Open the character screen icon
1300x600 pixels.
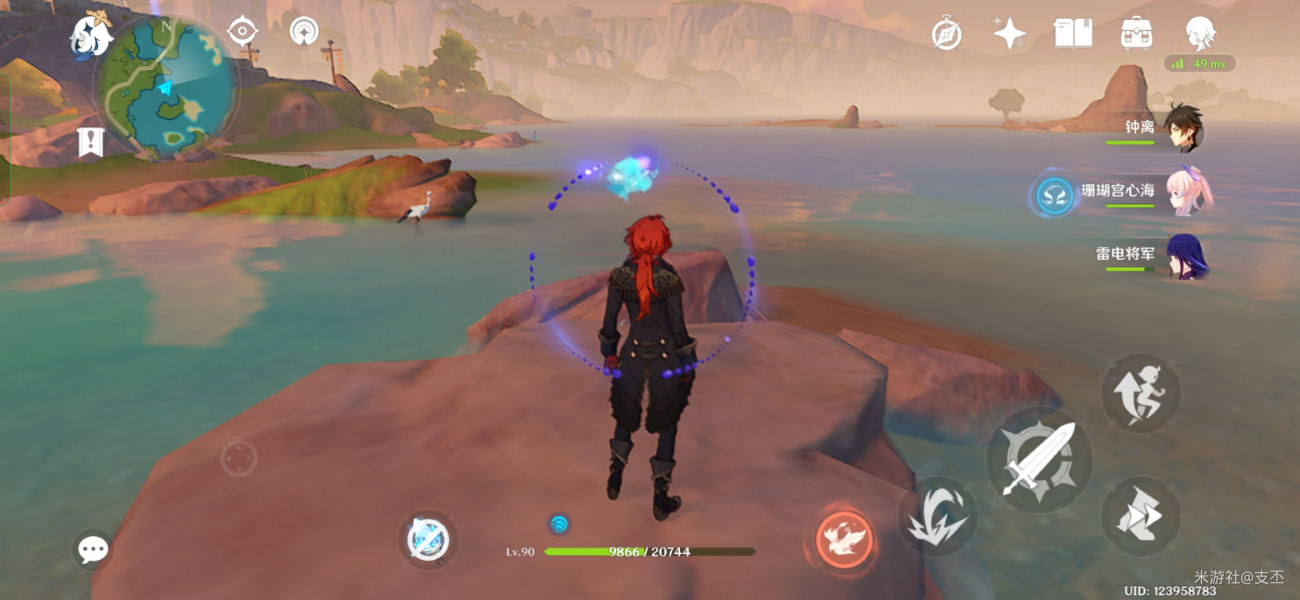[1200, 34]
